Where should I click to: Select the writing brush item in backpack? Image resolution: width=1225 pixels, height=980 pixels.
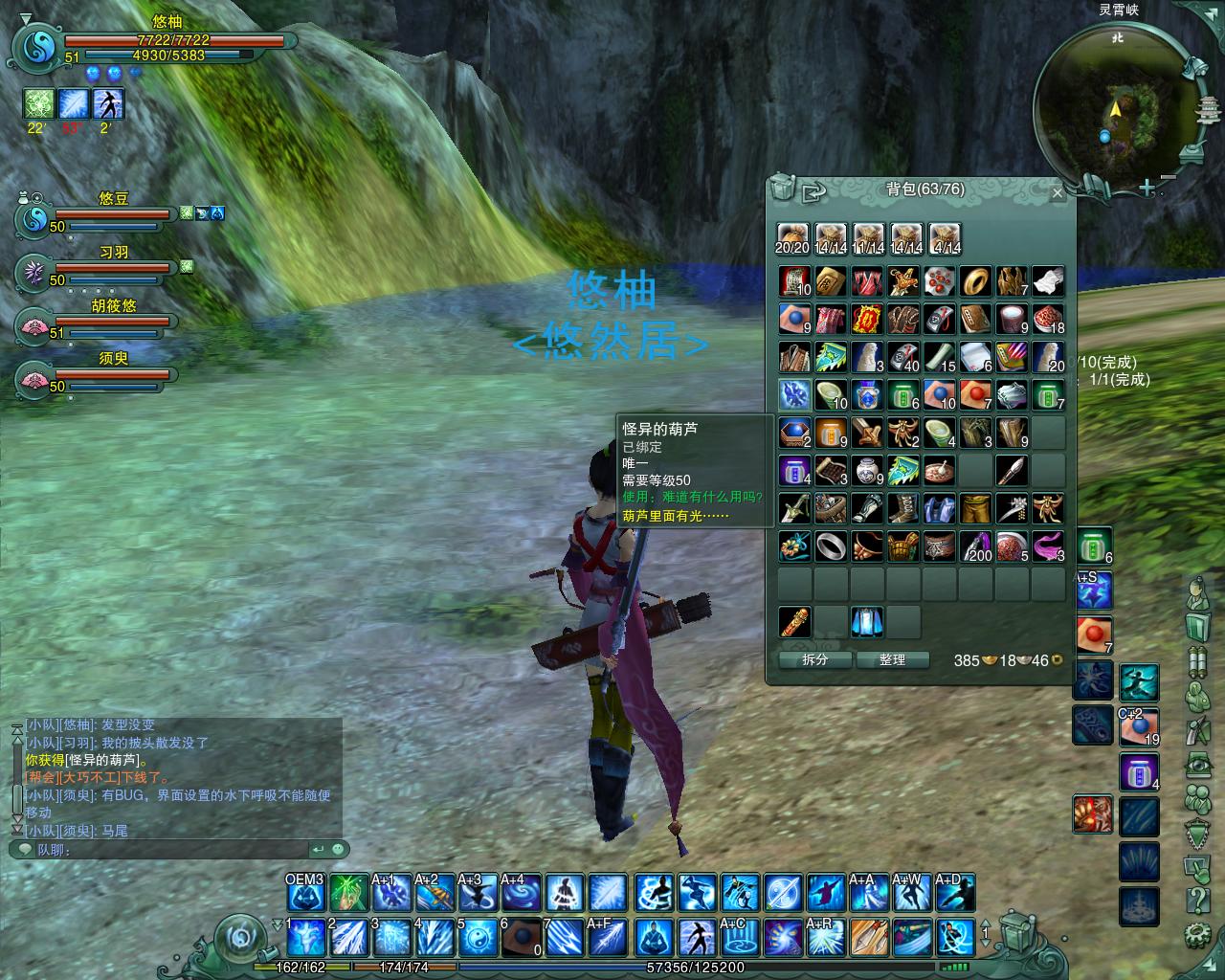click(x=1012, y=470)
